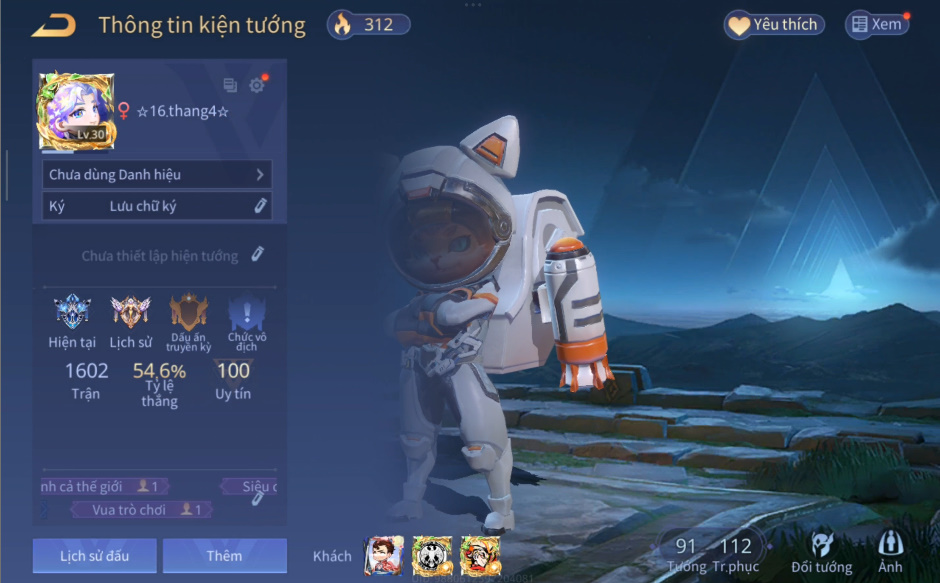Open Lịch sử đấu match history
This screenshot has height=583, width=940.
(94, 556)
